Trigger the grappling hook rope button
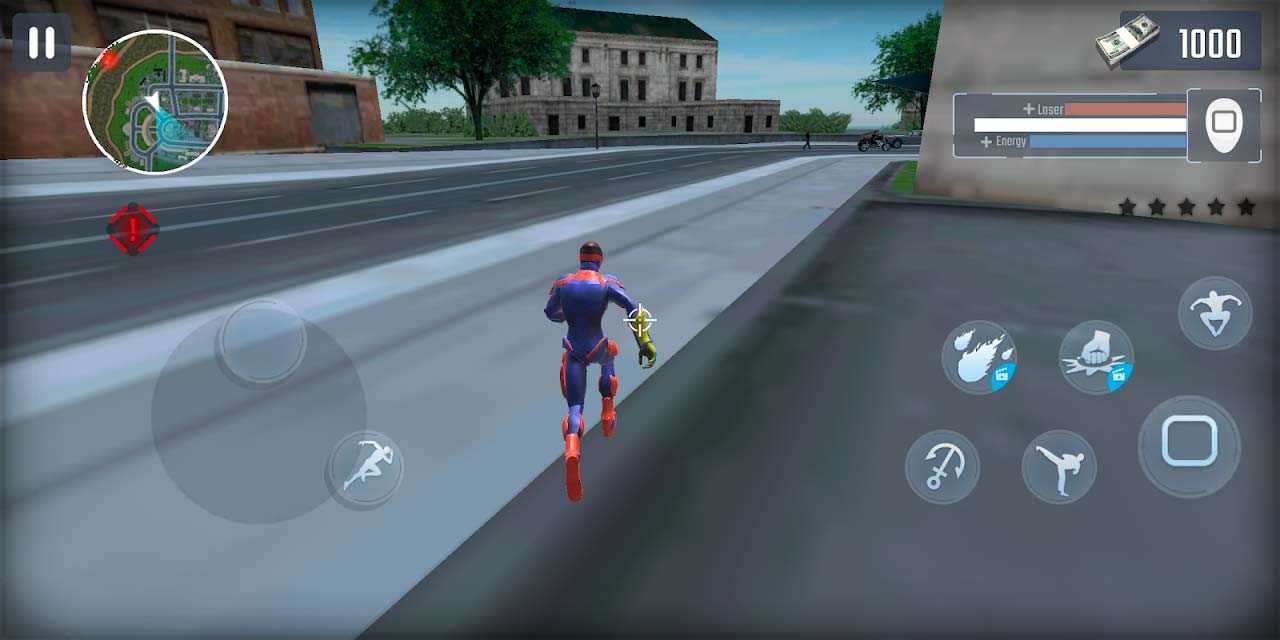The width and height of the screenshot is (1280, 640). pos(941,467)
